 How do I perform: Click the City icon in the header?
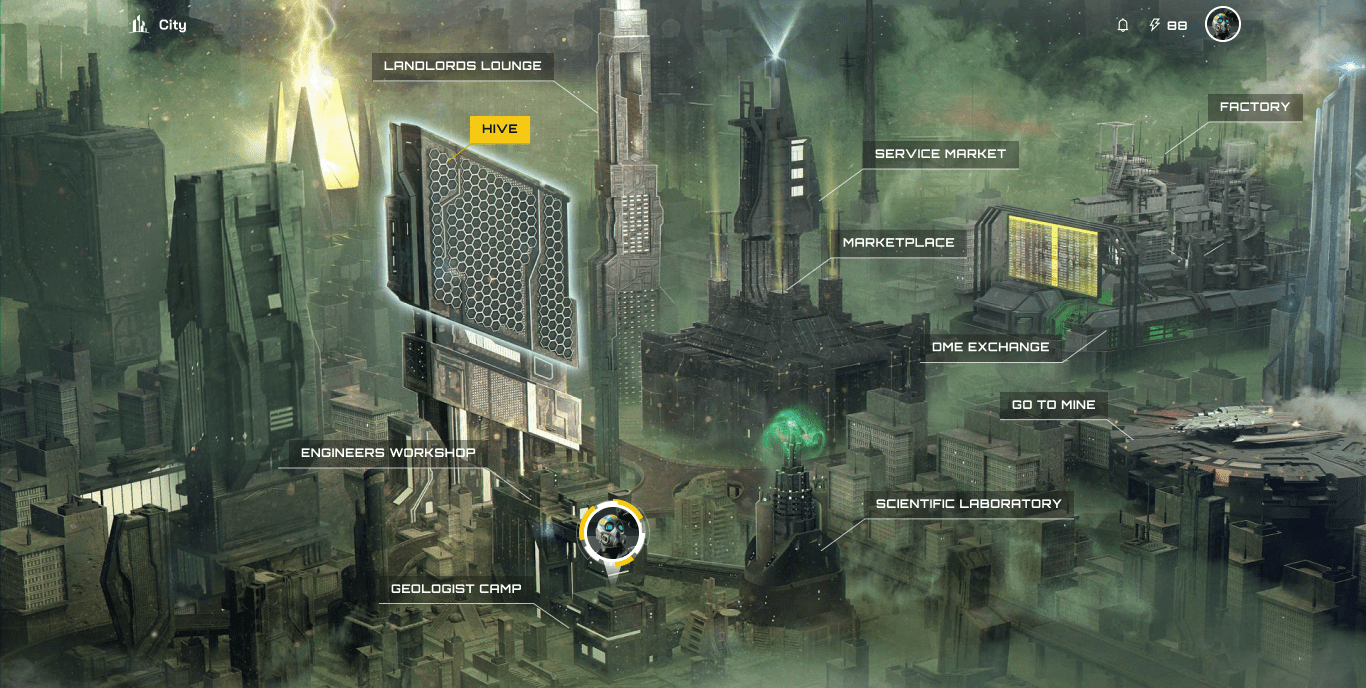[139, 25]
